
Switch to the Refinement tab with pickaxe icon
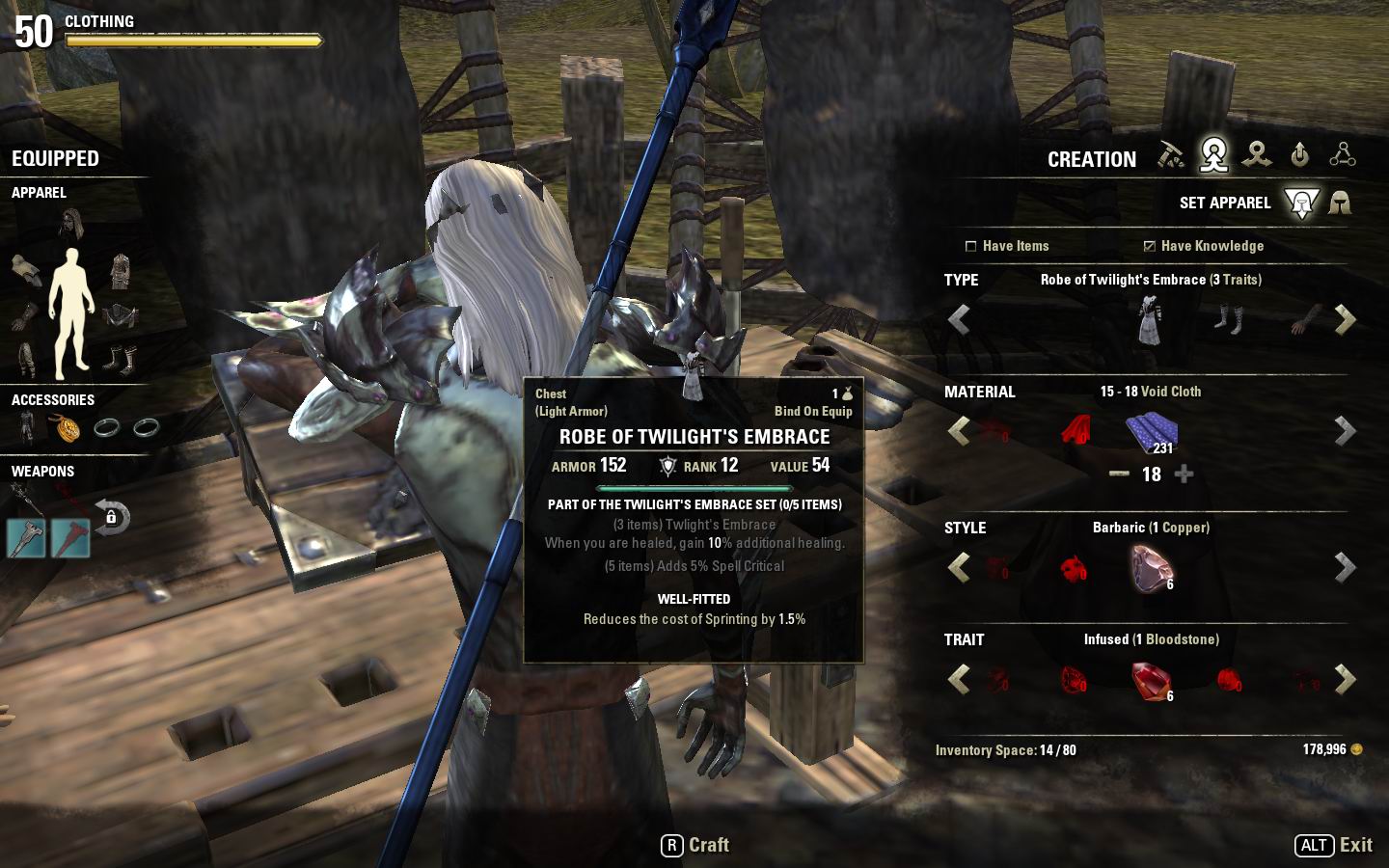[1171, 155]
